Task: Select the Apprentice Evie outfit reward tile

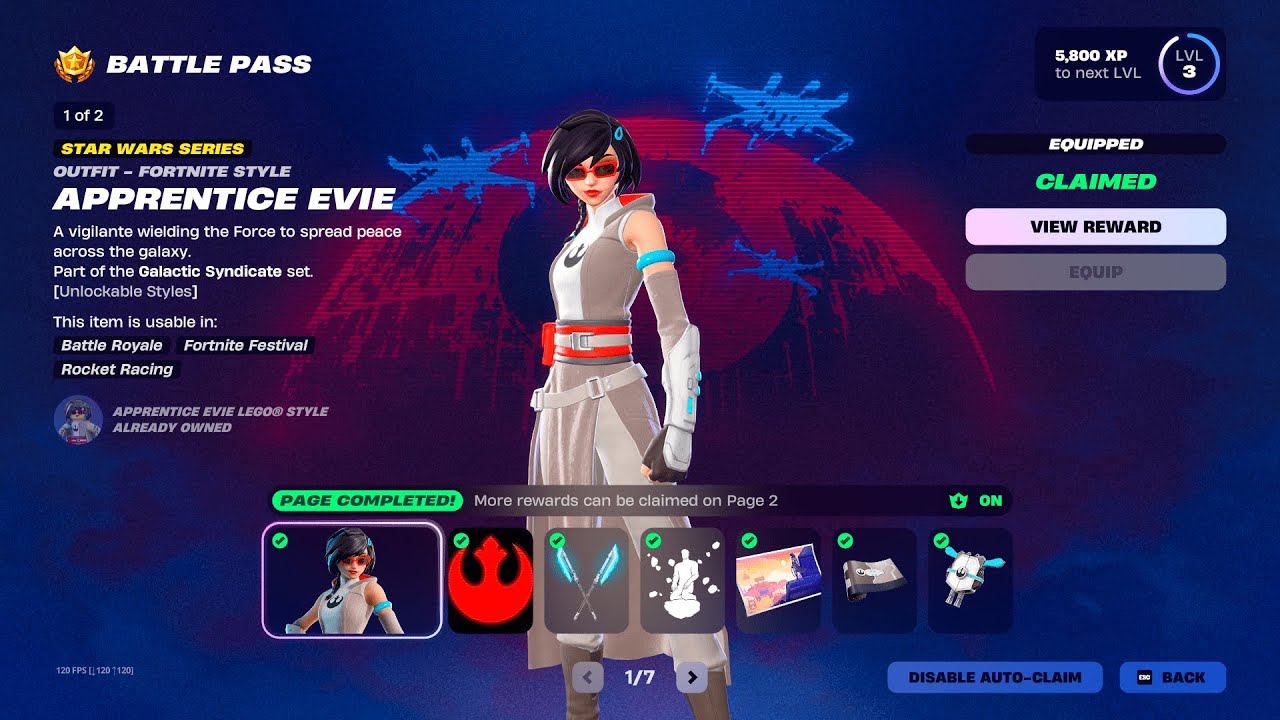Action: [x=352, y=580]
